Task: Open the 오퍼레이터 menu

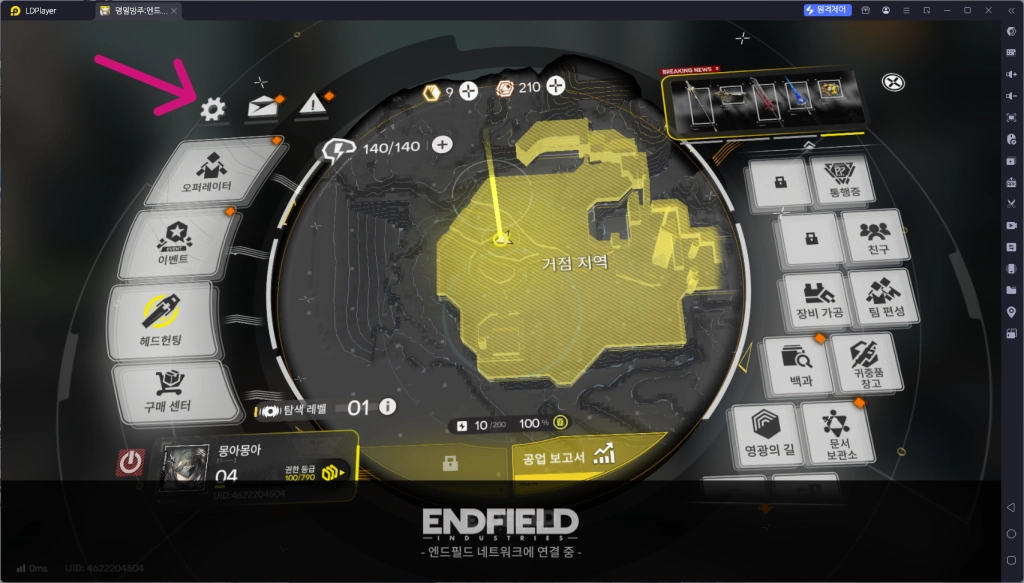Action: tap(208, 170)
